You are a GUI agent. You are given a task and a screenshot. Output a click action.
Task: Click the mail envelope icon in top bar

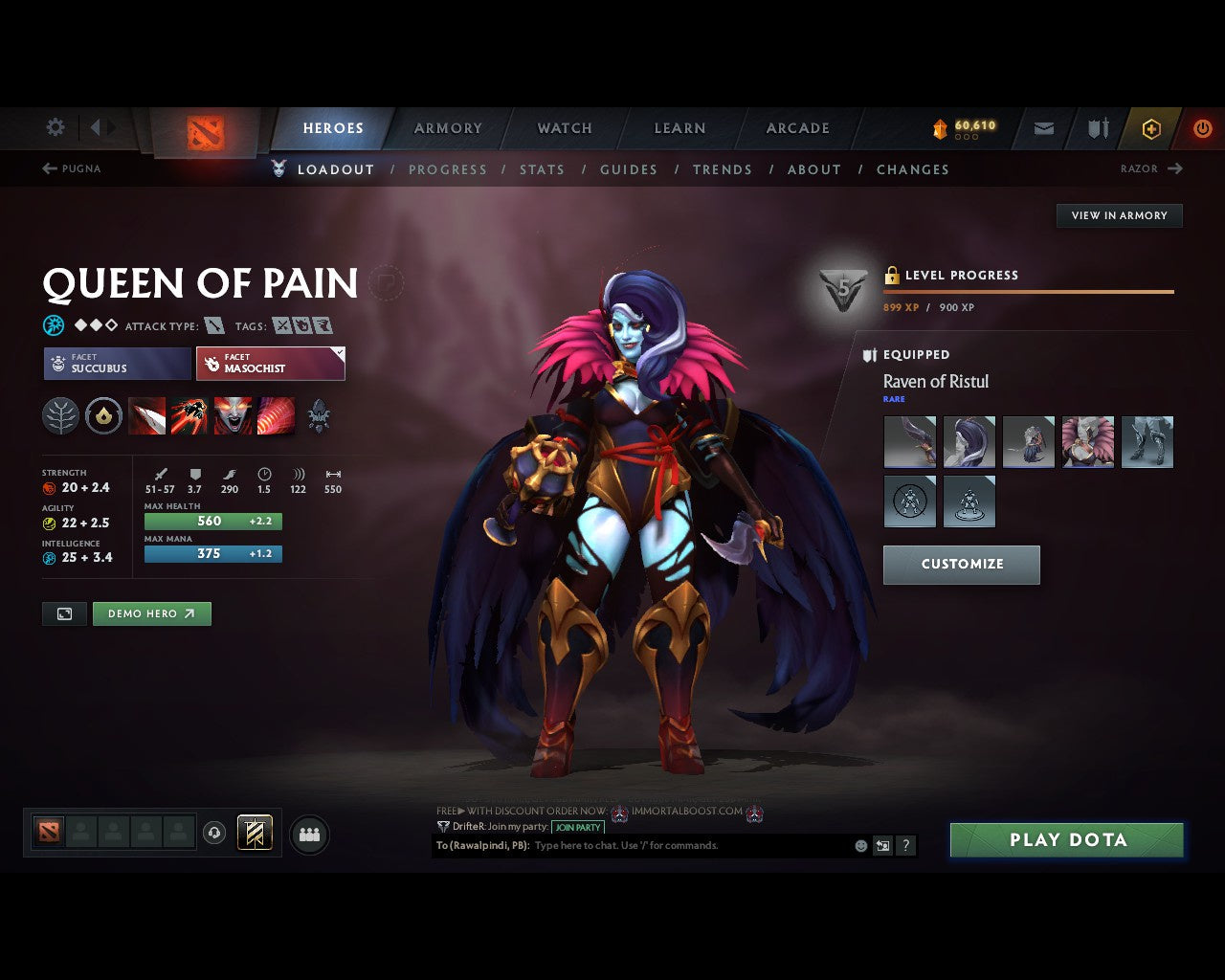tap(1043, 127)
